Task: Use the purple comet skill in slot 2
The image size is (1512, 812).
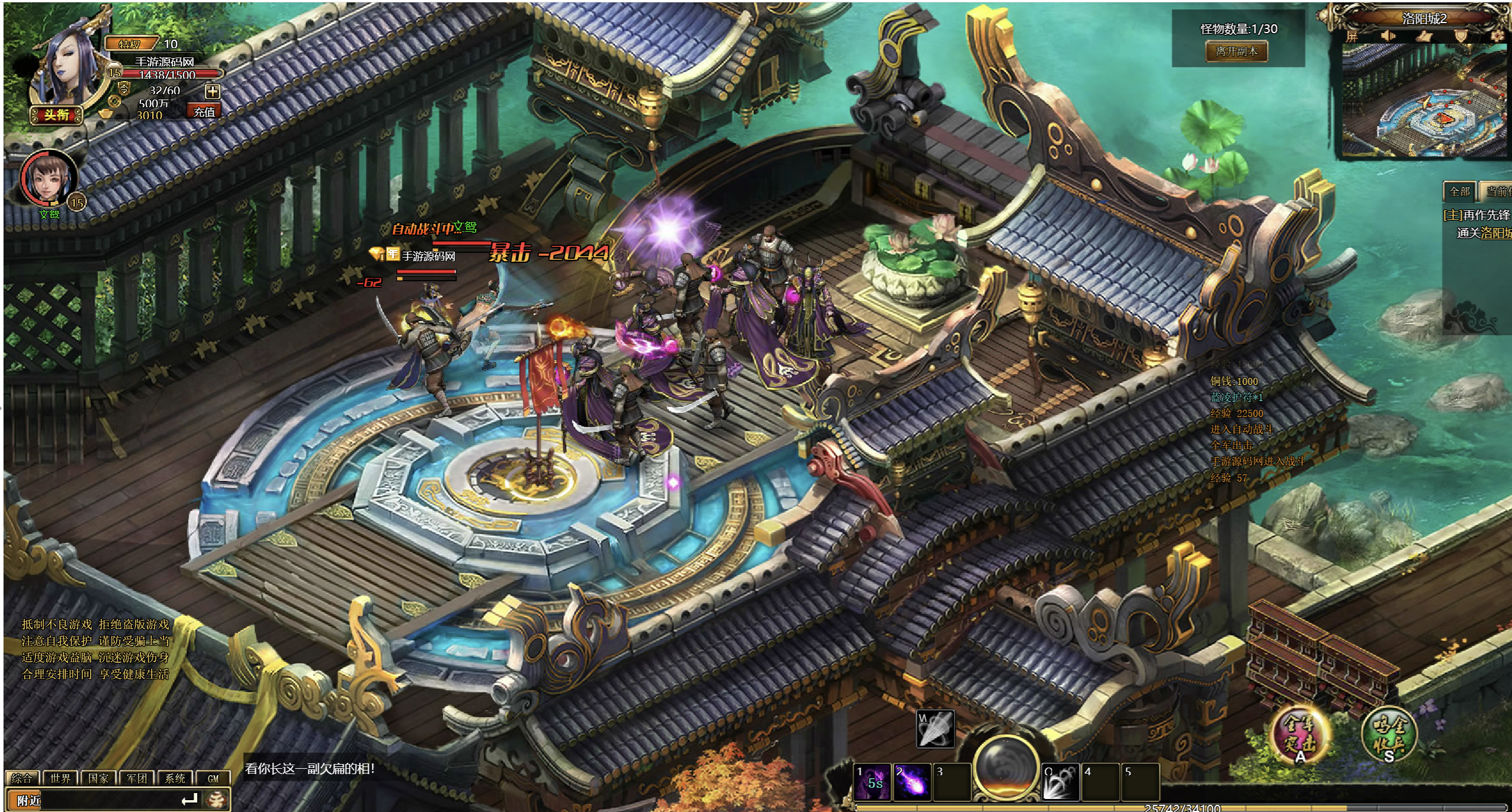Action: (x=911, y=781)
